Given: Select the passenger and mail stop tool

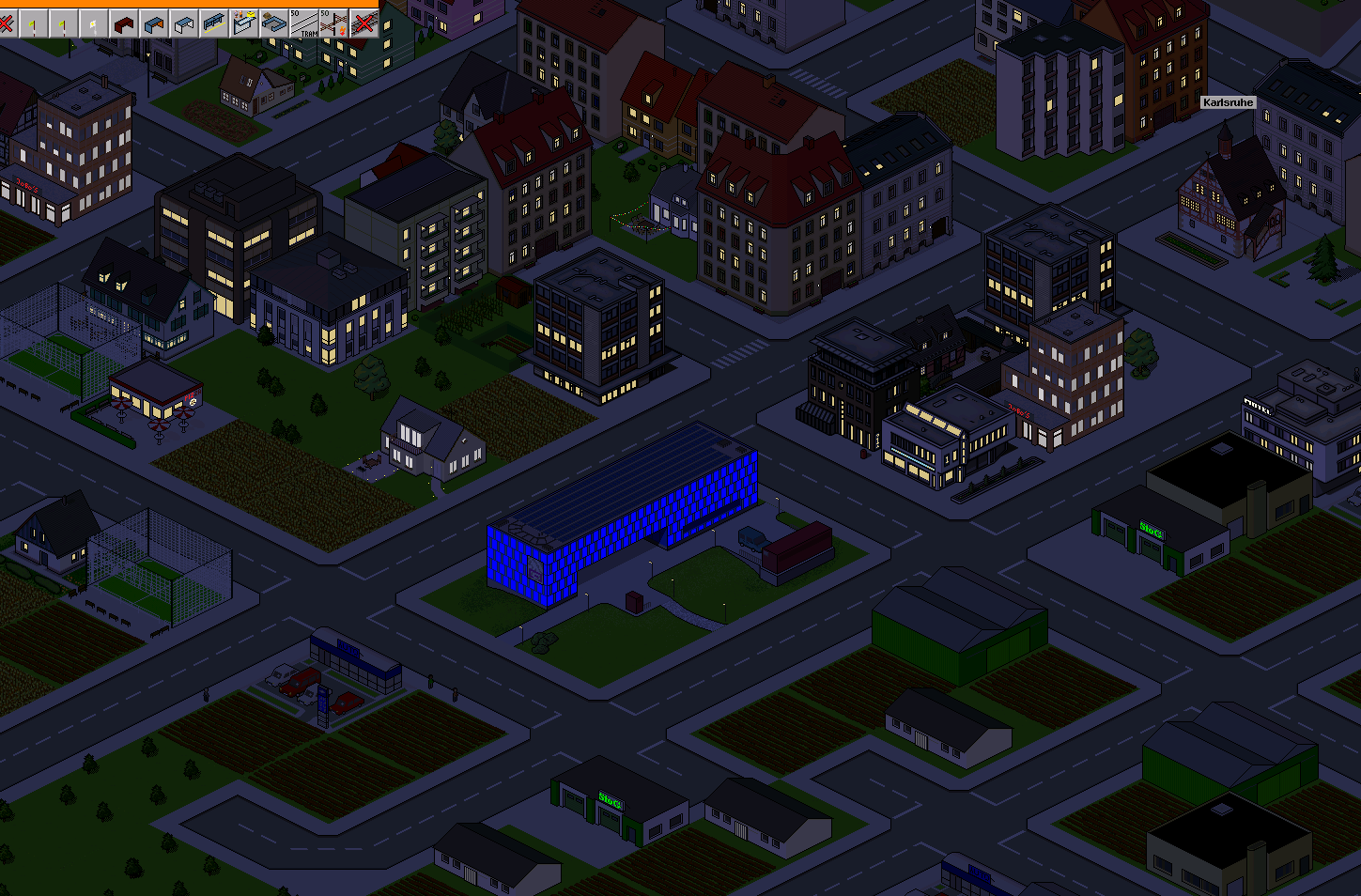Looking at the screenshot, I should point(243,23).
